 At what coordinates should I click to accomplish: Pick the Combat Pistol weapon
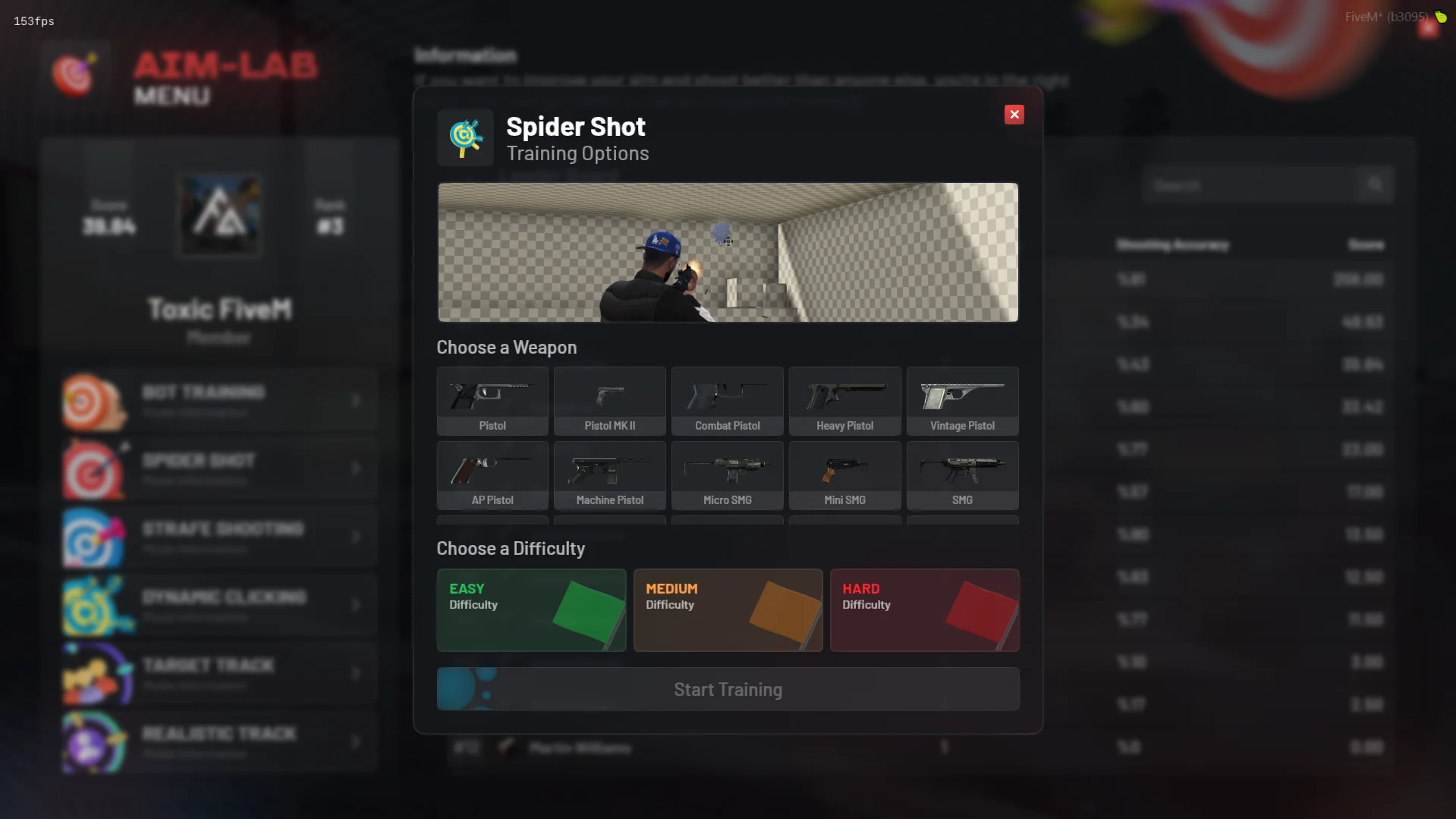(x=727, y=402)
